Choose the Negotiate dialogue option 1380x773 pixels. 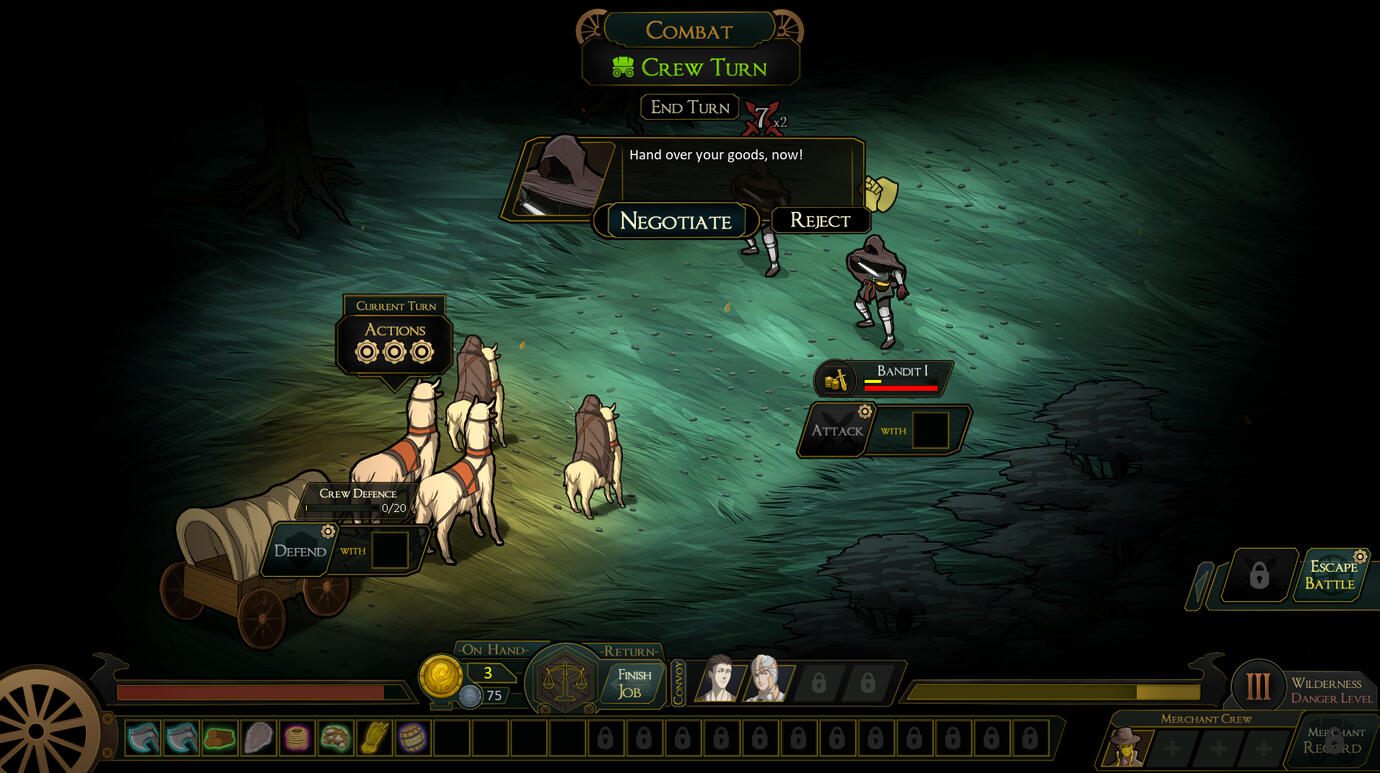click(676, 221)
